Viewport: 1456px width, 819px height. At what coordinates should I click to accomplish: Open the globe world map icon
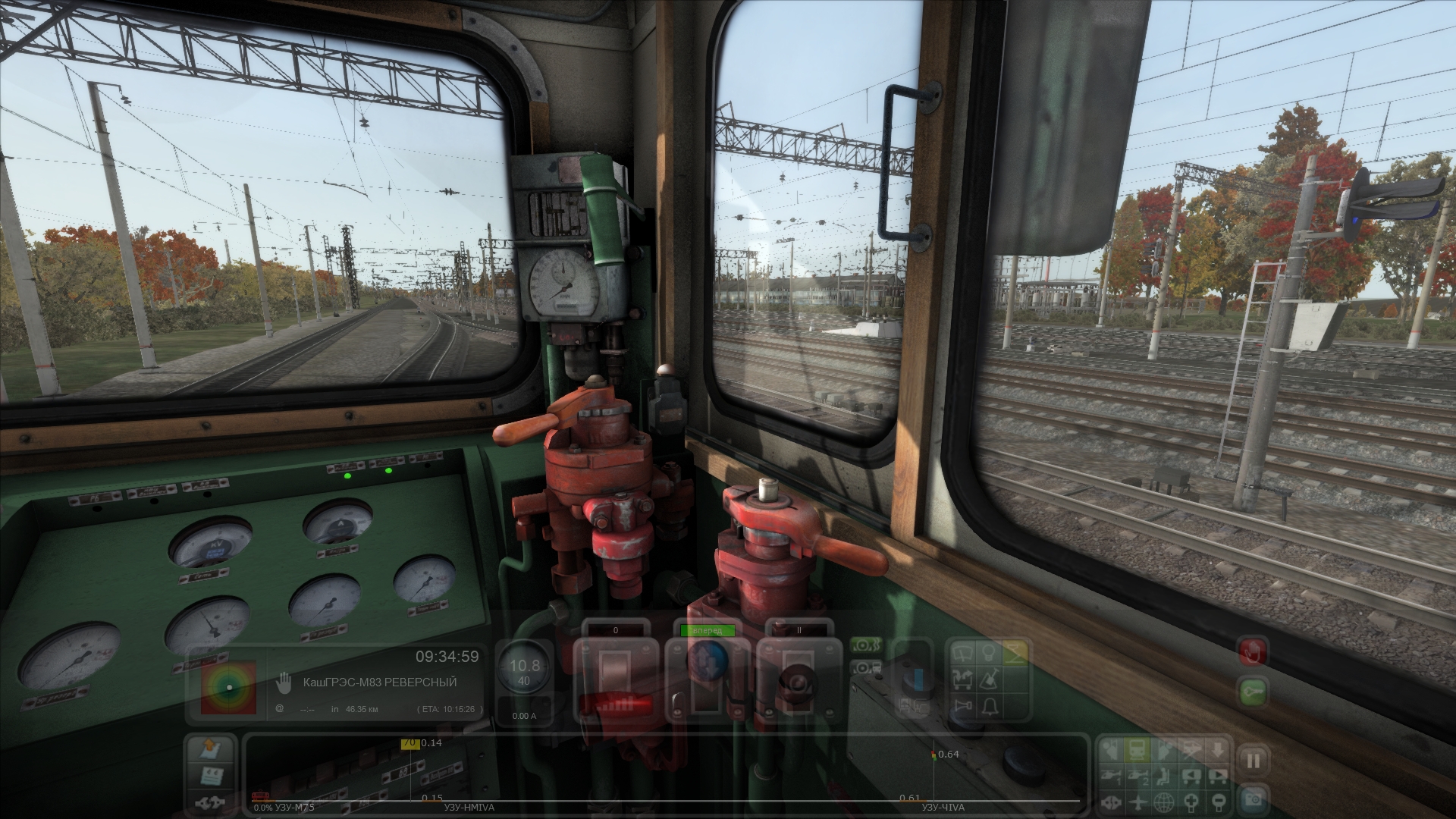[x=1164, y=802]
